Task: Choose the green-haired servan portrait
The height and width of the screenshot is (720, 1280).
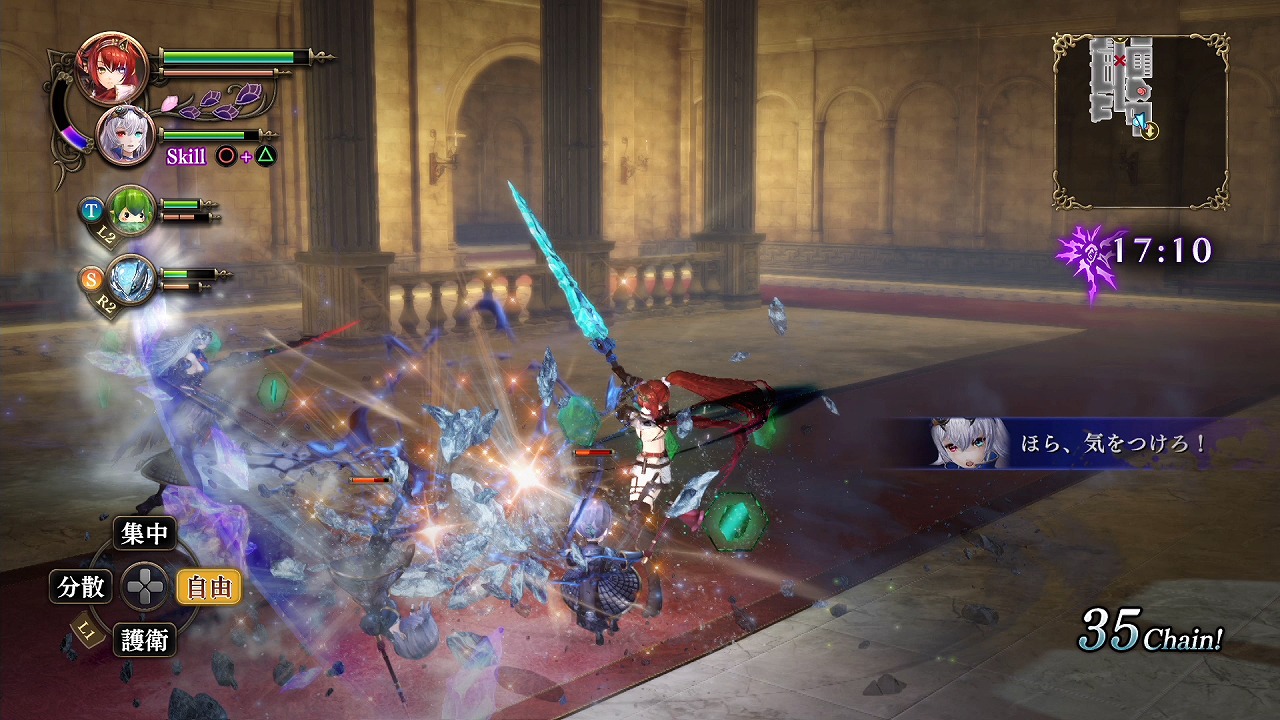Action: pos(130,210)
